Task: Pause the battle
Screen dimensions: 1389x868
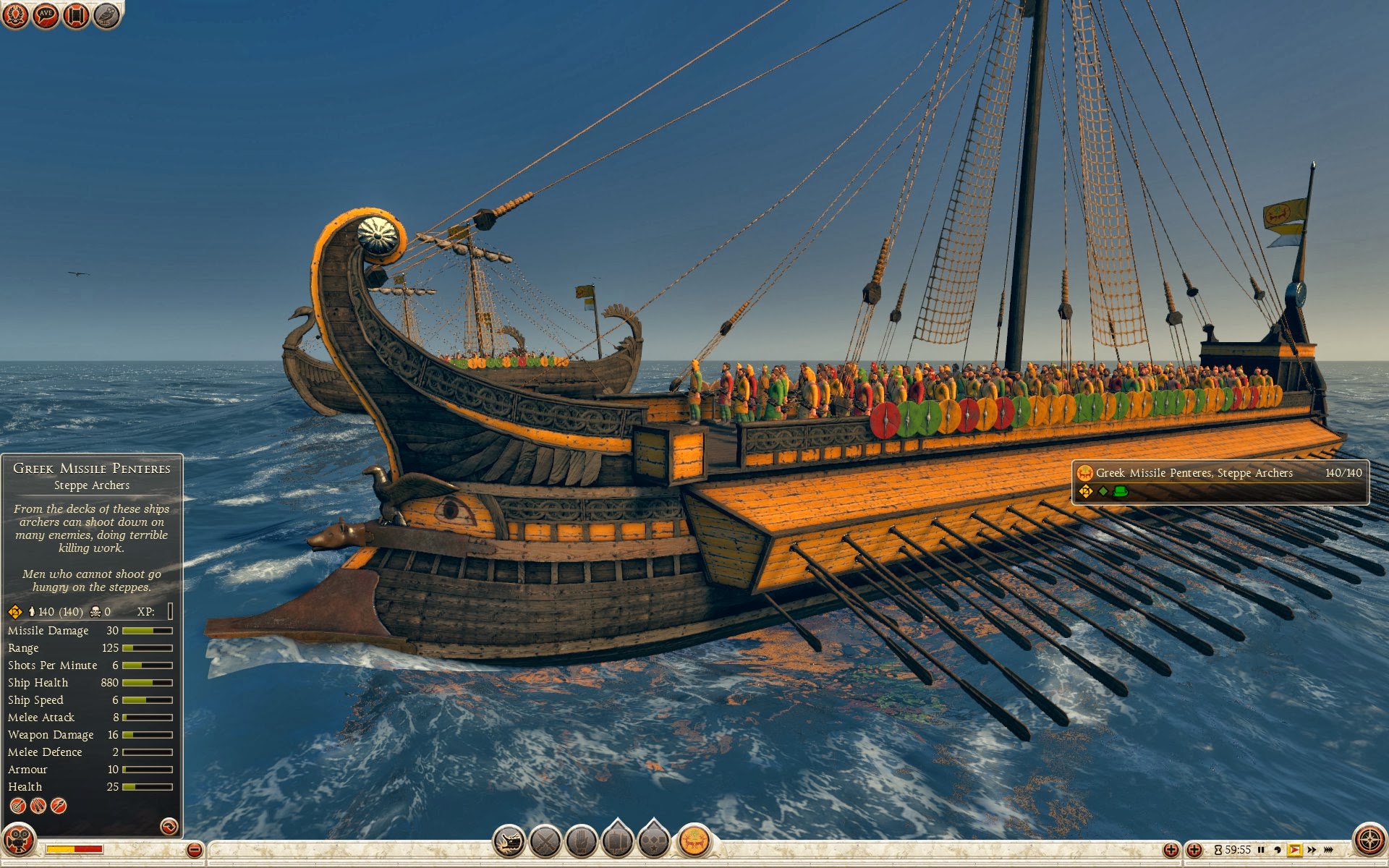Action: tap(1261, 850)
